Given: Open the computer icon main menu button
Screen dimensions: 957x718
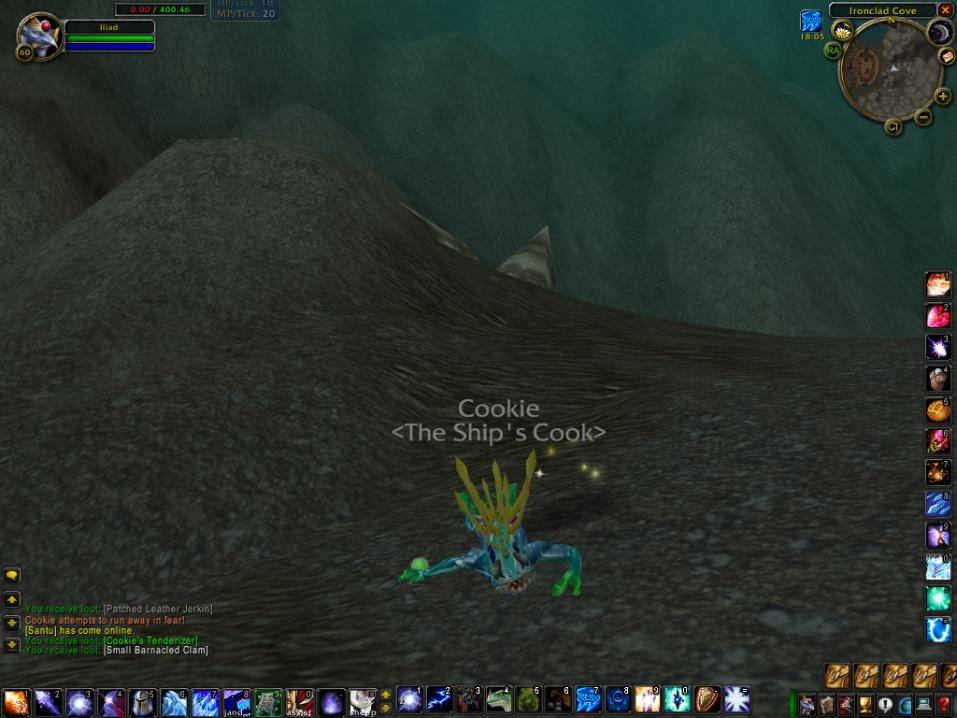Looking at the screenshot, I should pos(924,704).
